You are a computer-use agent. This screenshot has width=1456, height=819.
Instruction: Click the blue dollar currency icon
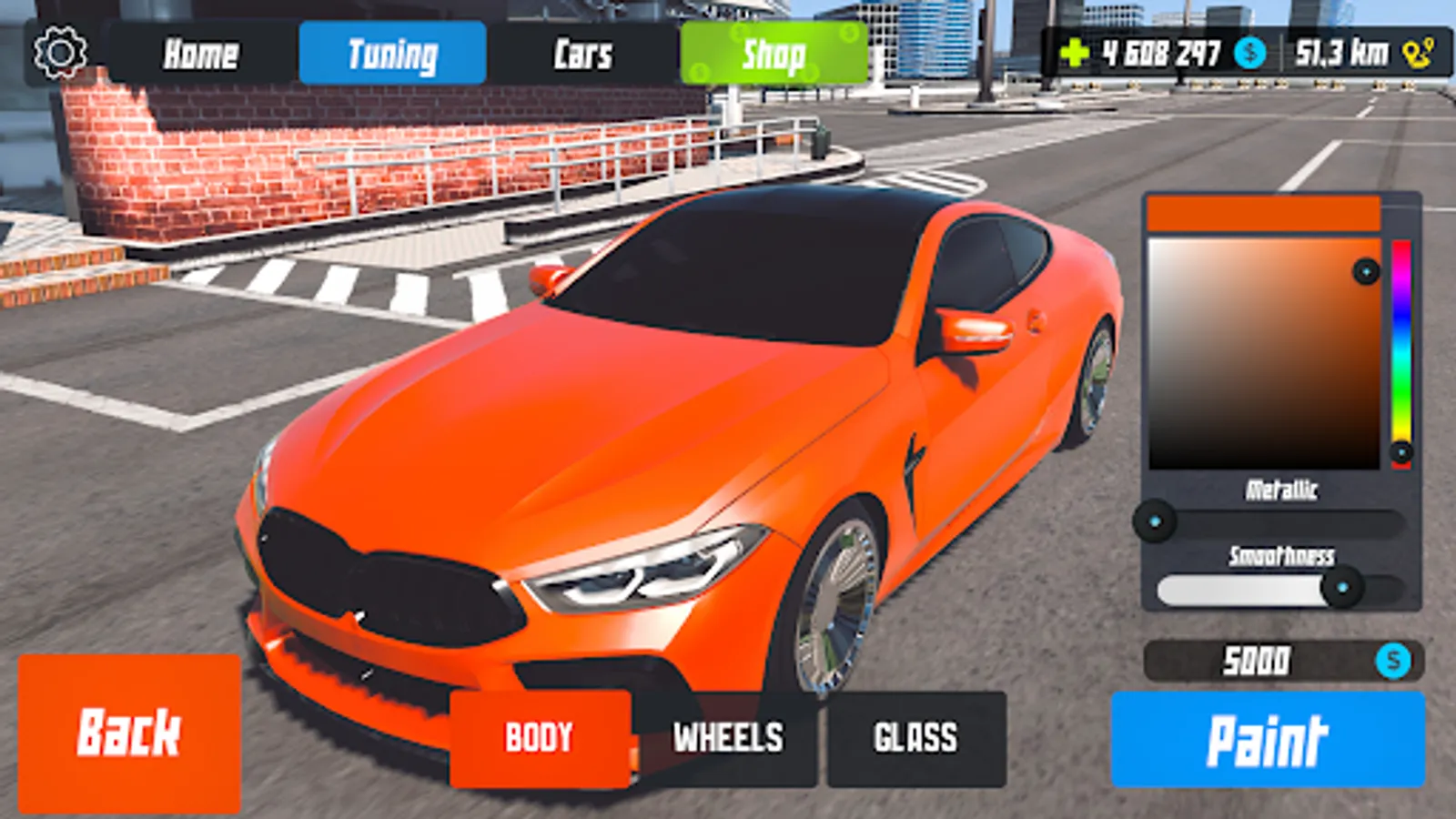[1249, 55]
